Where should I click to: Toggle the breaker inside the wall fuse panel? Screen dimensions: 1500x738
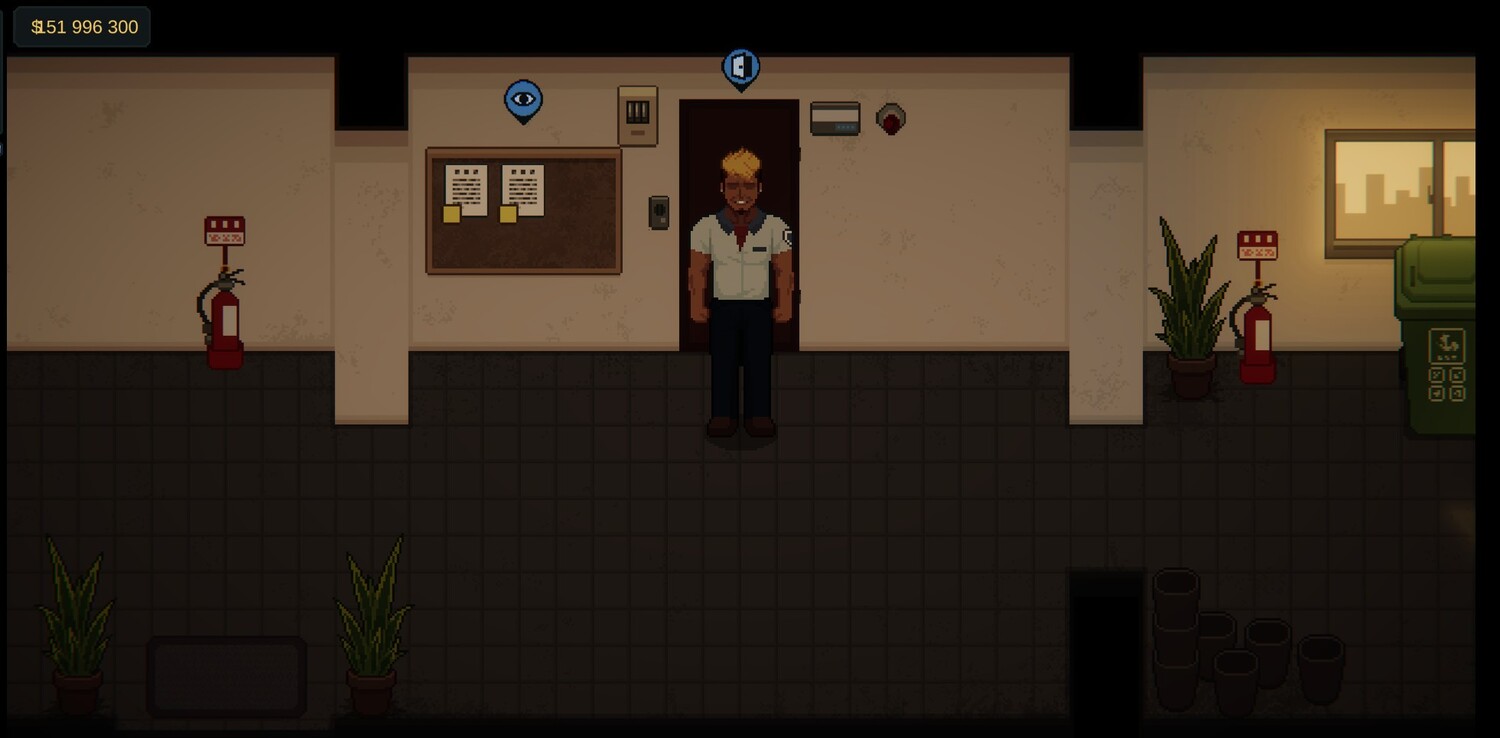[637, 110]
